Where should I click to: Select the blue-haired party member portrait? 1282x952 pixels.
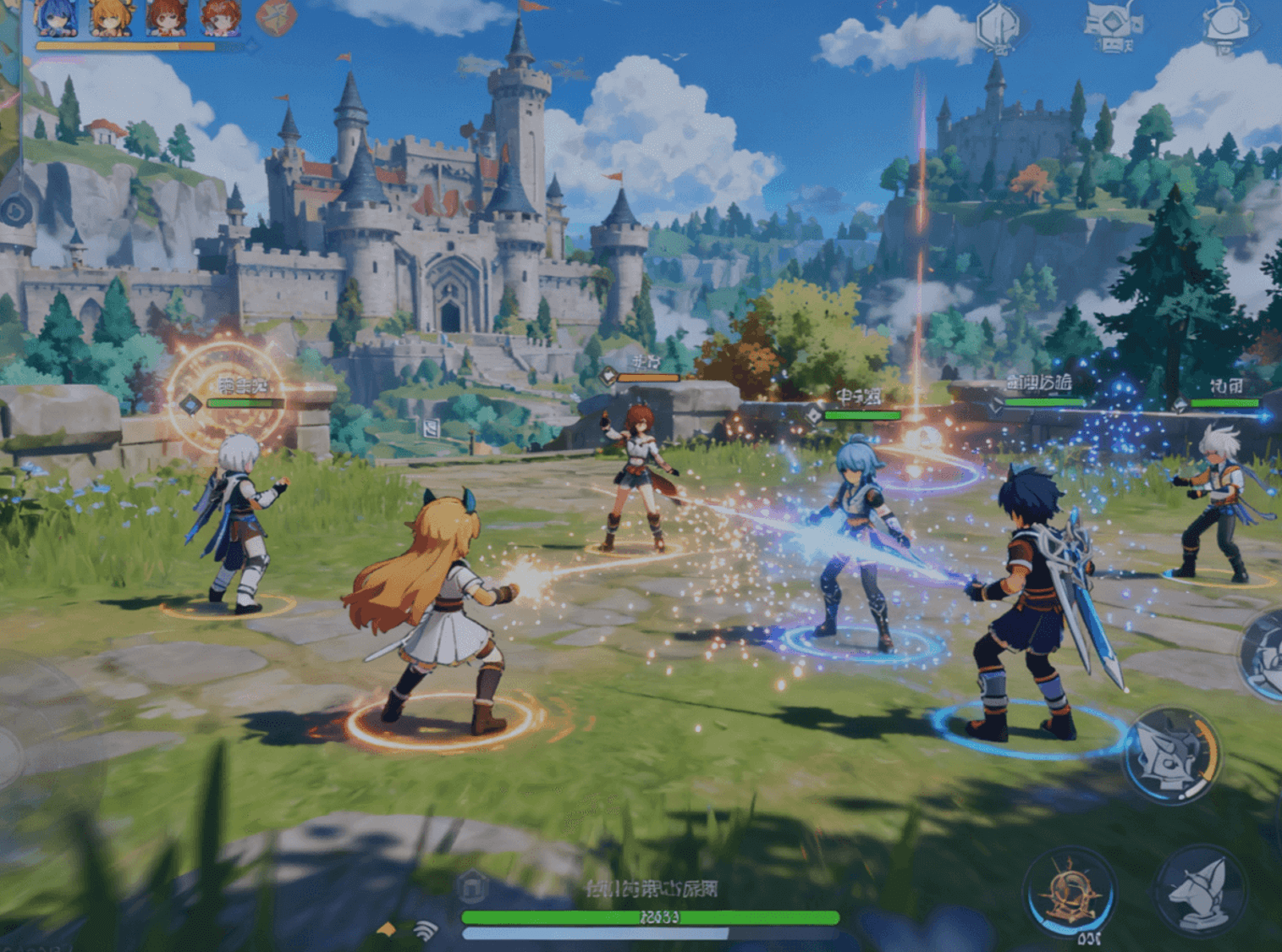pos(56,19)
